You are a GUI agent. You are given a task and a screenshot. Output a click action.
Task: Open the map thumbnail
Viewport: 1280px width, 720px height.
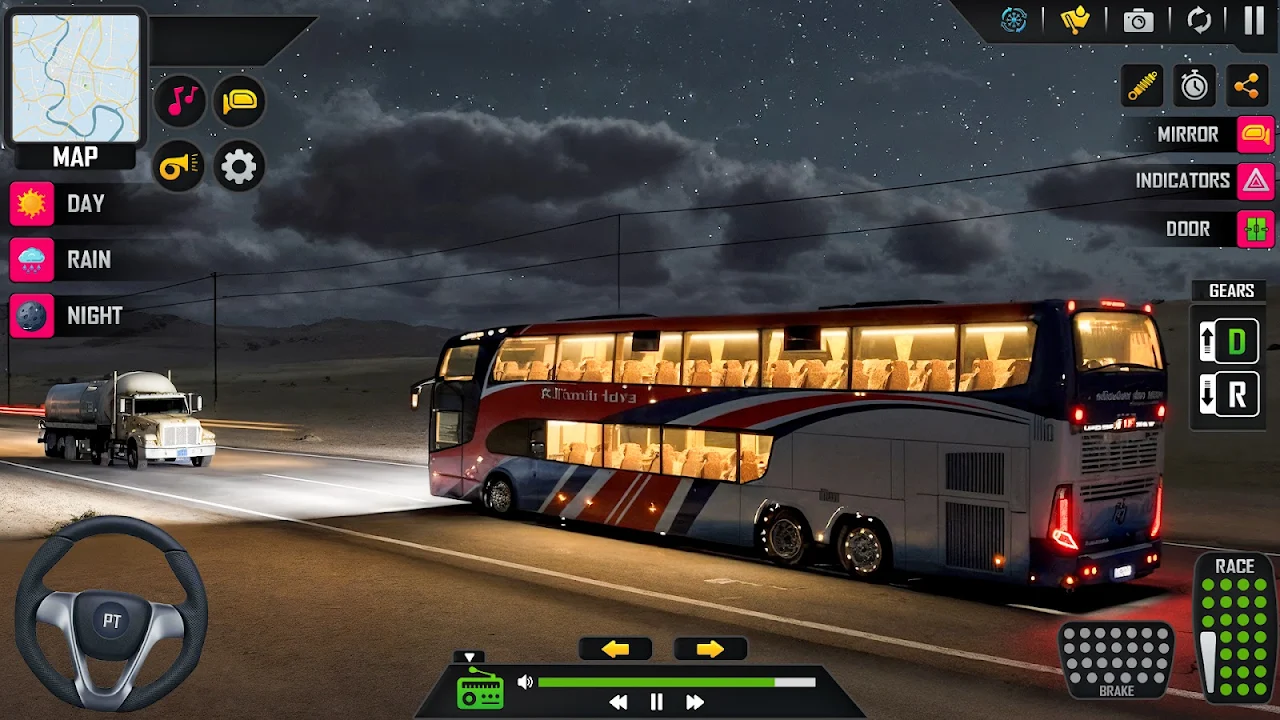click(x=75, y=78)
